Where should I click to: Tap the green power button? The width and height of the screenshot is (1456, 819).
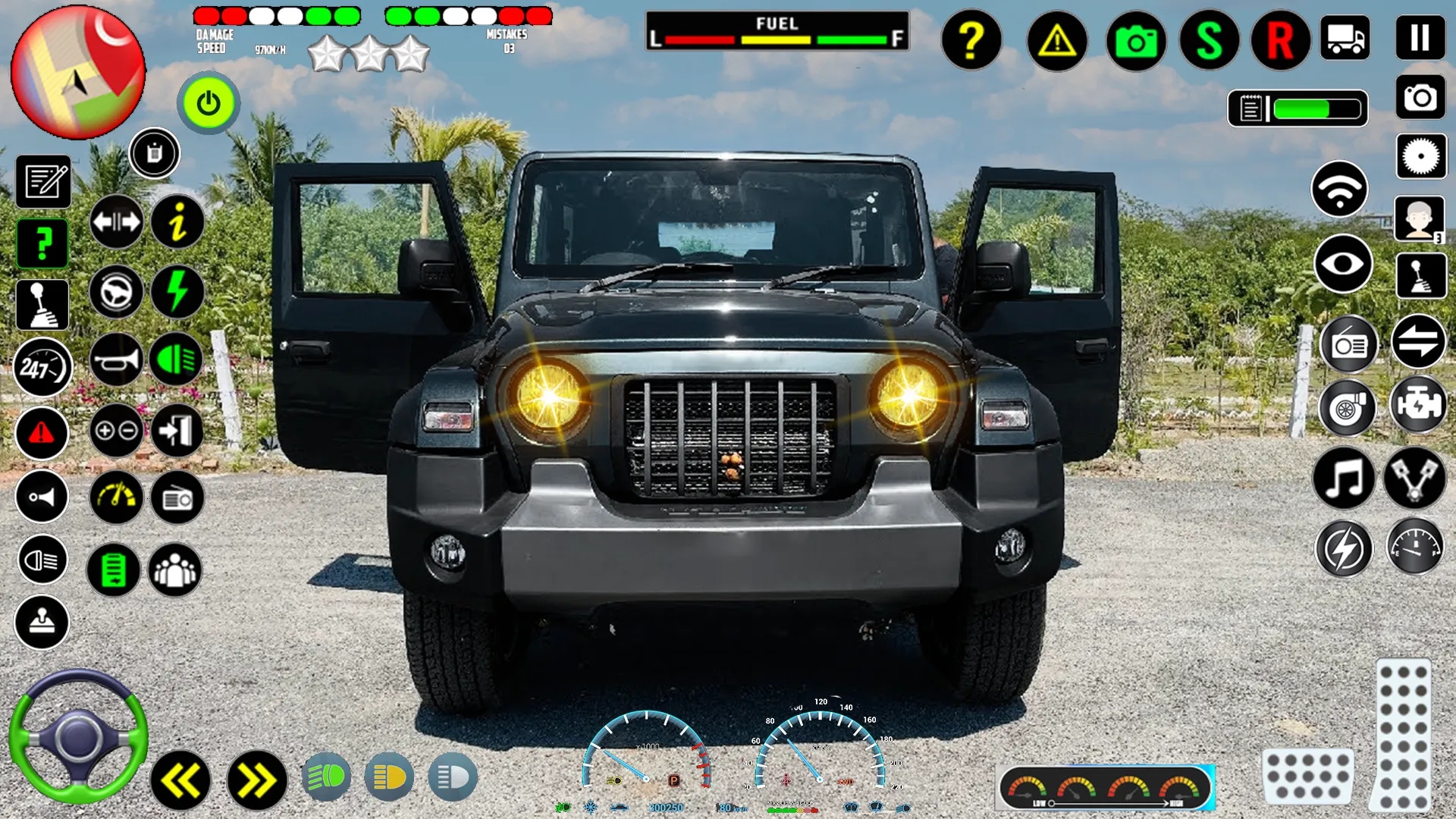pos(209,104)
